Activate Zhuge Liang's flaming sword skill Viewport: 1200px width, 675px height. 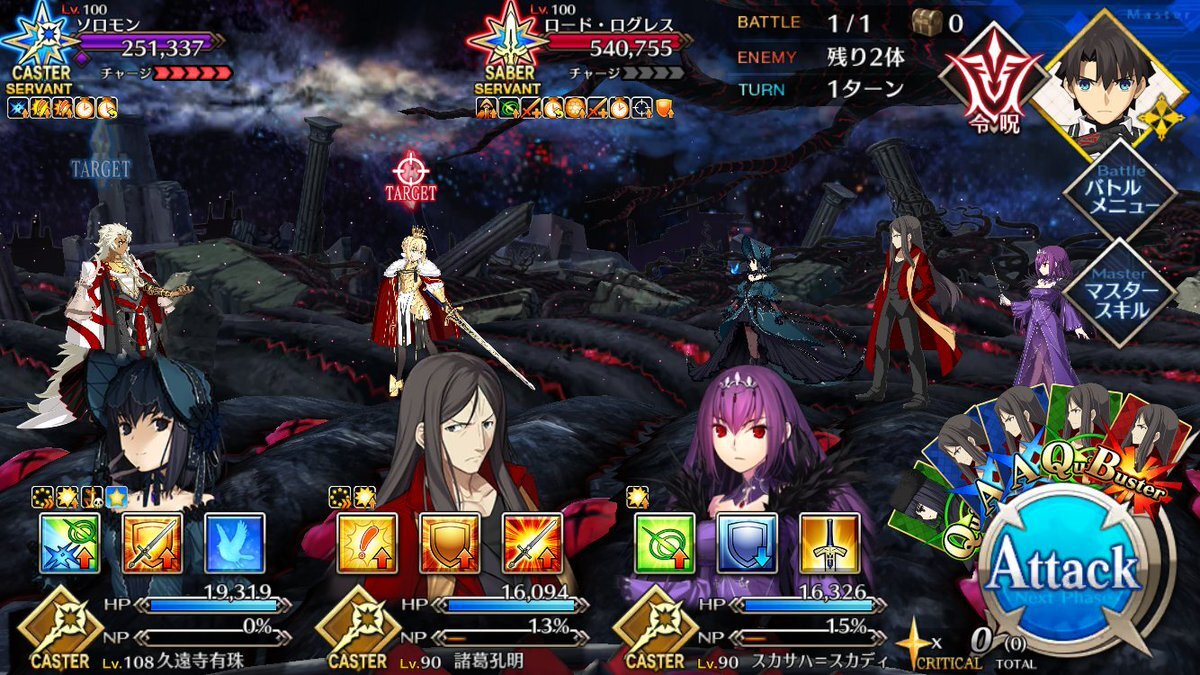531,543
